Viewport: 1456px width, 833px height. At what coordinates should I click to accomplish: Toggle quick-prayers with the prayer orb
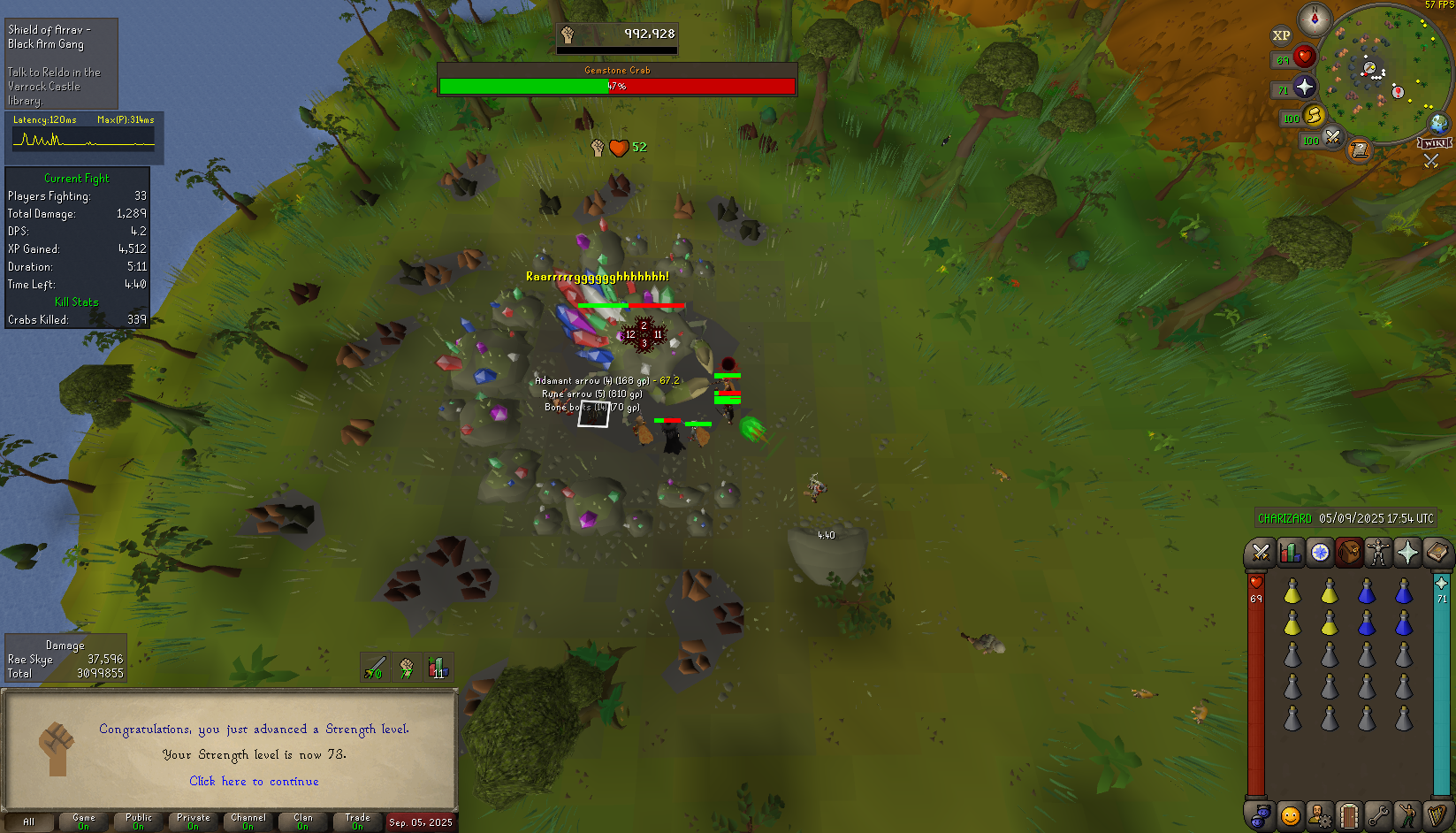tap(1305, 87)
